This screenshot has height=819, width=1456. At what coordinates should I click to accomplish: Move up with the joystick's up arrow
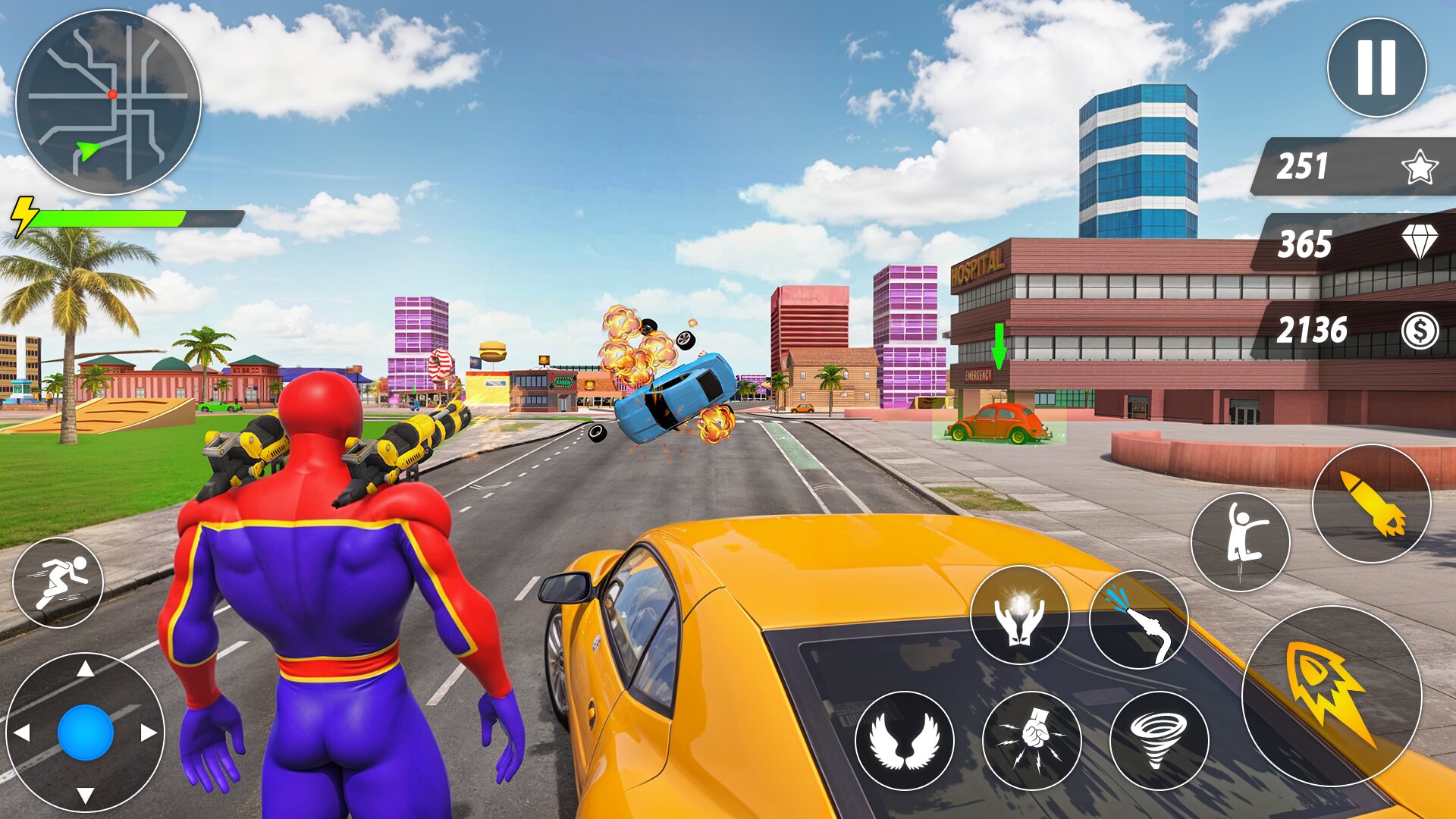pyautogui.click(x=86, y=669)
